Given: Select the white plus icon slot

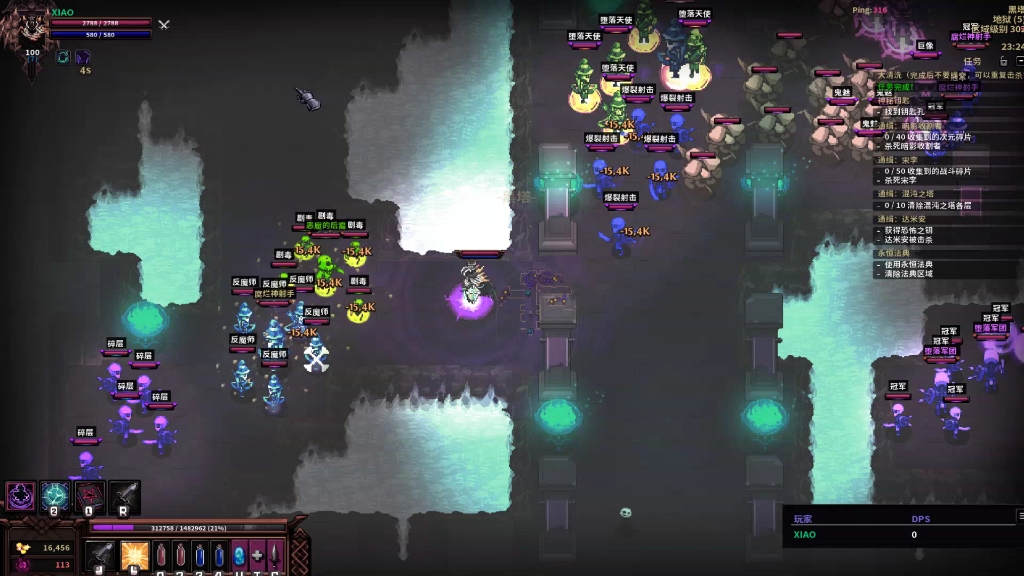Looking at the screenshot, I should click(x=257, y=555).
